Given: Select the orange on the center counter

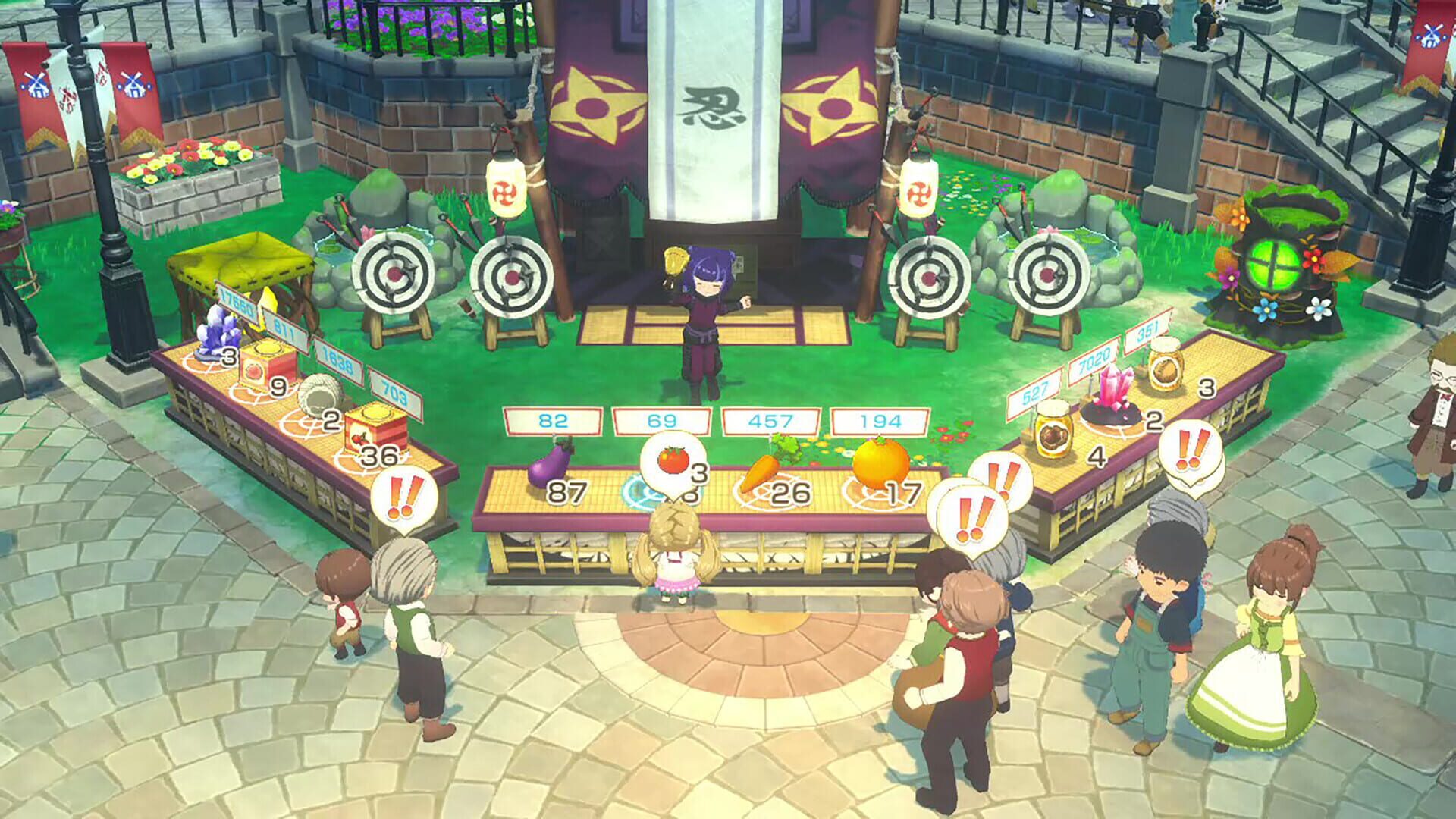Looking at the screenshot, I should coord(881,457).
